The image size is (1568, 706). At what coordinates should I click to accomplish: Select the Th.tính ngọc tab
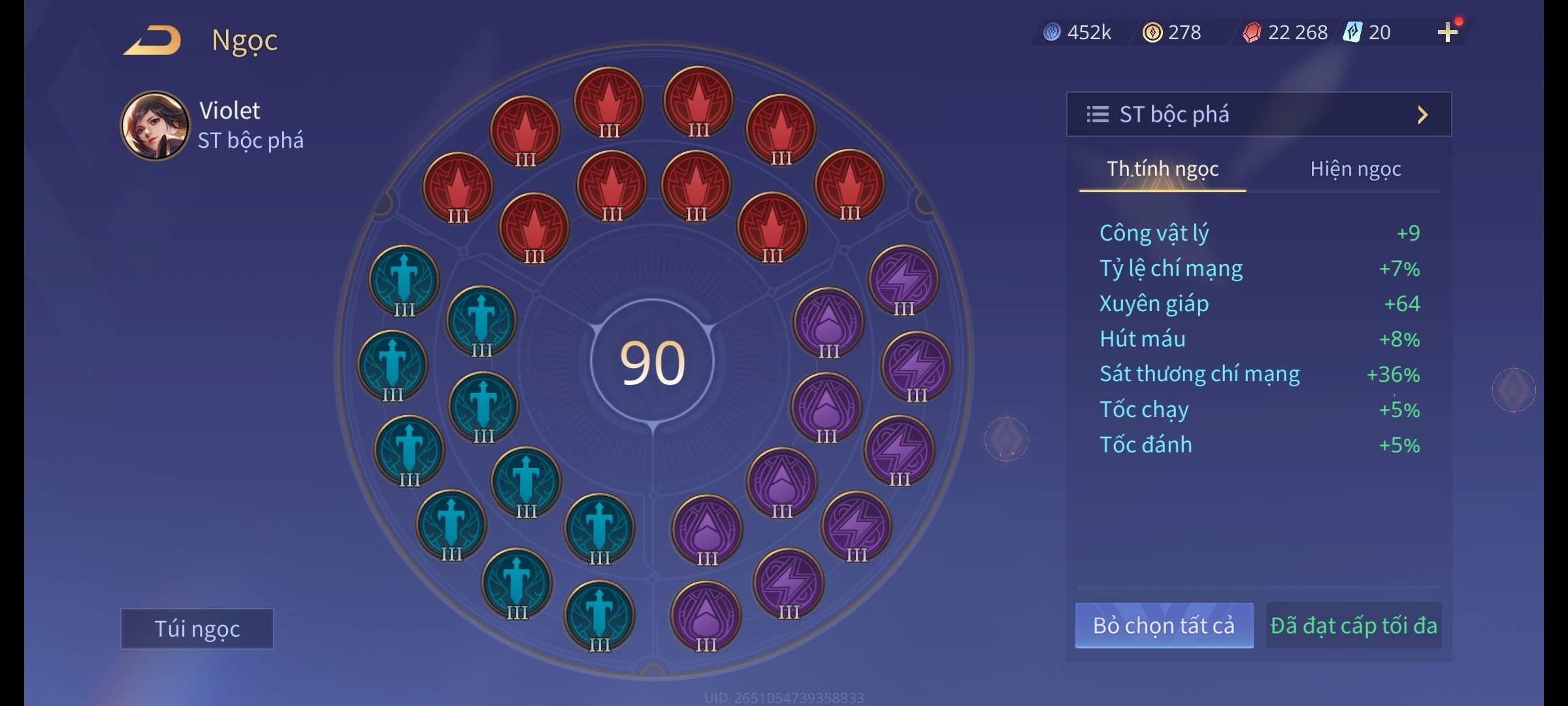[x=1162, y=169]
